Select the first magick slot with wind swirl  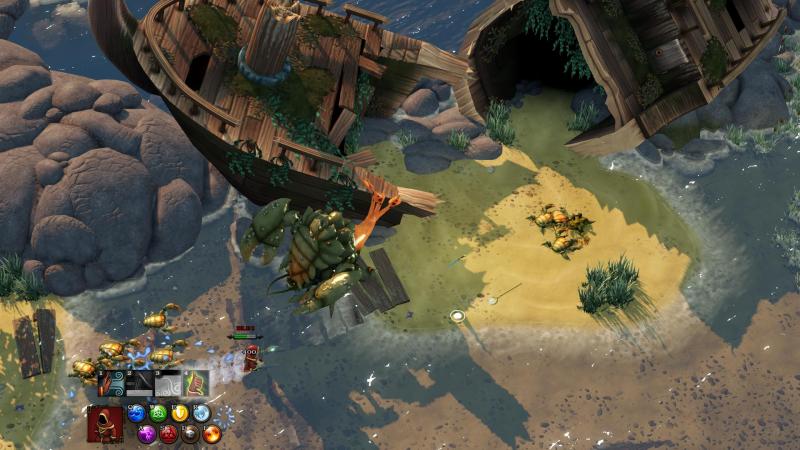pyautogui.click(x=111, y=385)
